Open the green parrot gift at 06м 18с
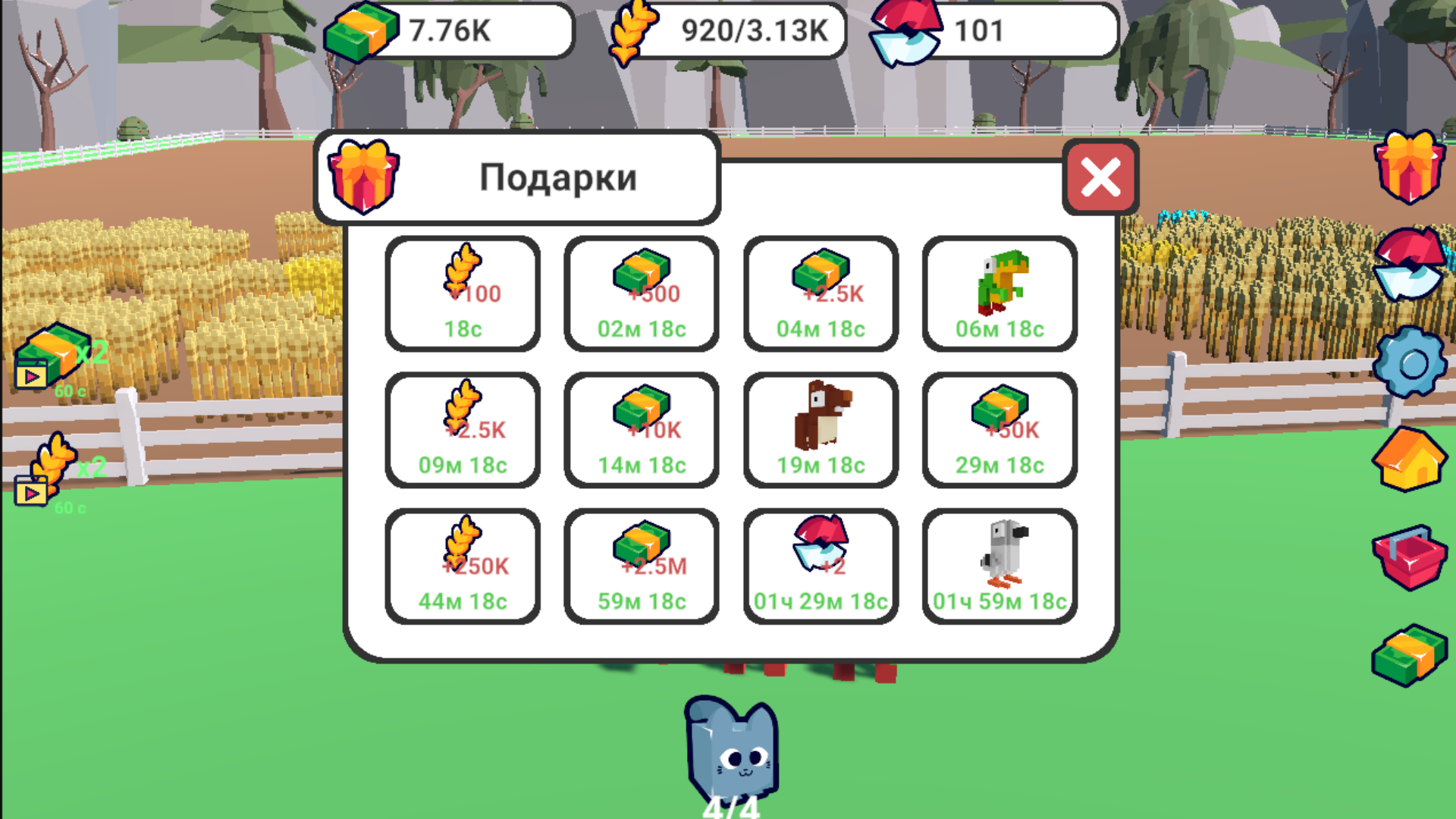The image size is (1456, 819). [999, 294]
